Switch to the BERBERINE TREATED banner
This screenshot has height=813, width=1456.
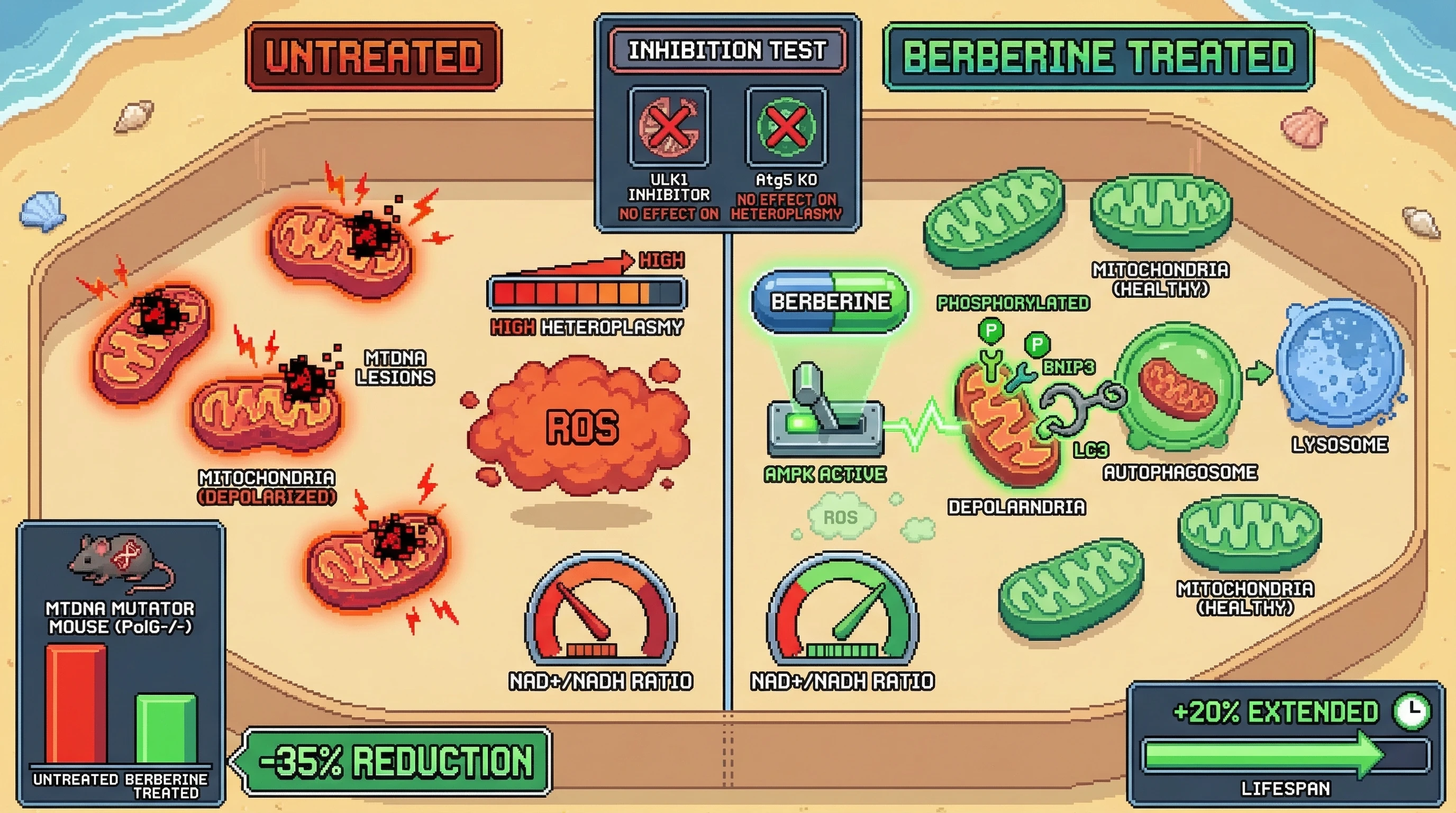point(1098,57)
